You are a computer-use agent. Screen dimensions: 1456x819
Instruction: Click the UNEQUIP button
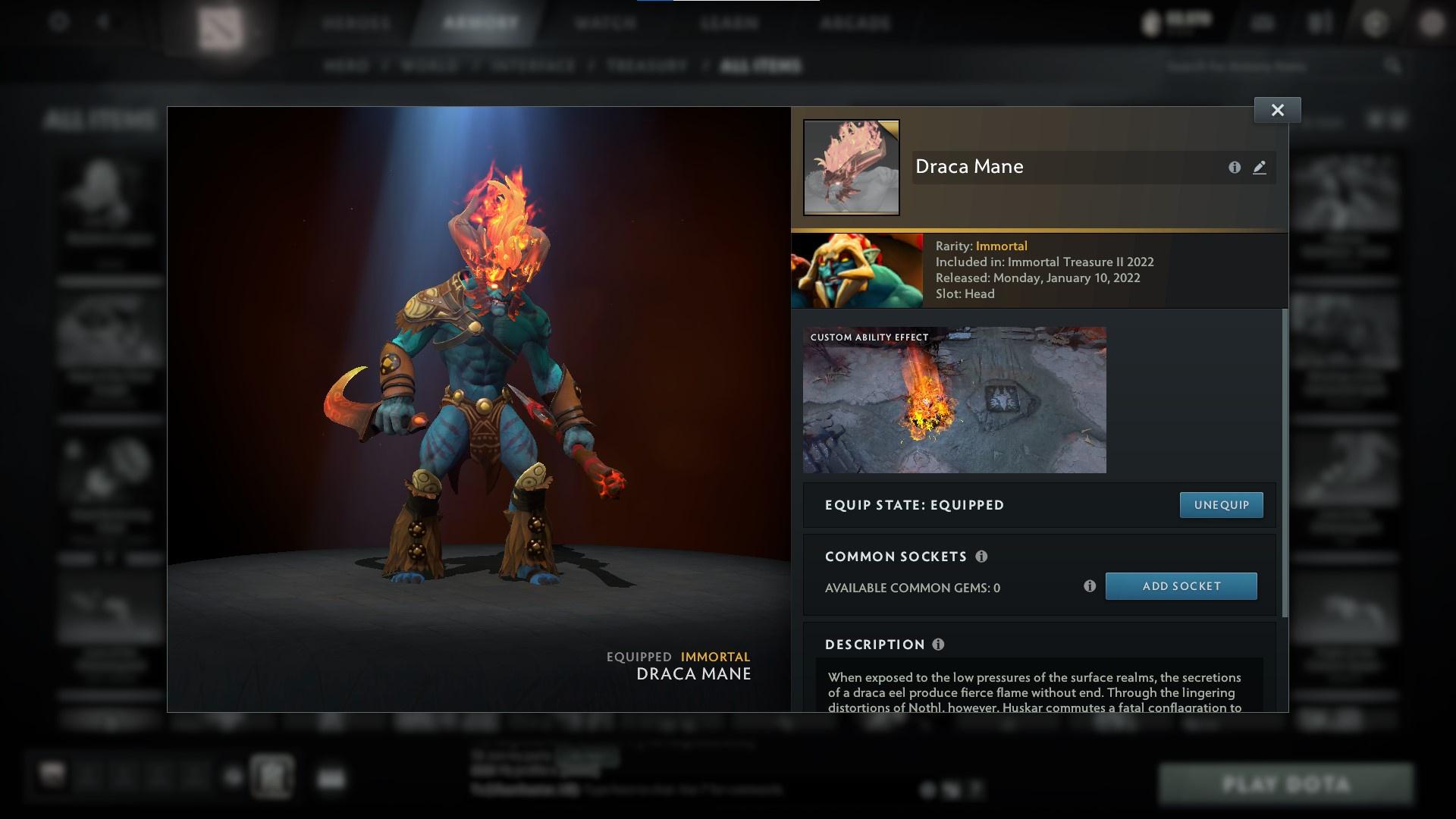[1220, 504]
